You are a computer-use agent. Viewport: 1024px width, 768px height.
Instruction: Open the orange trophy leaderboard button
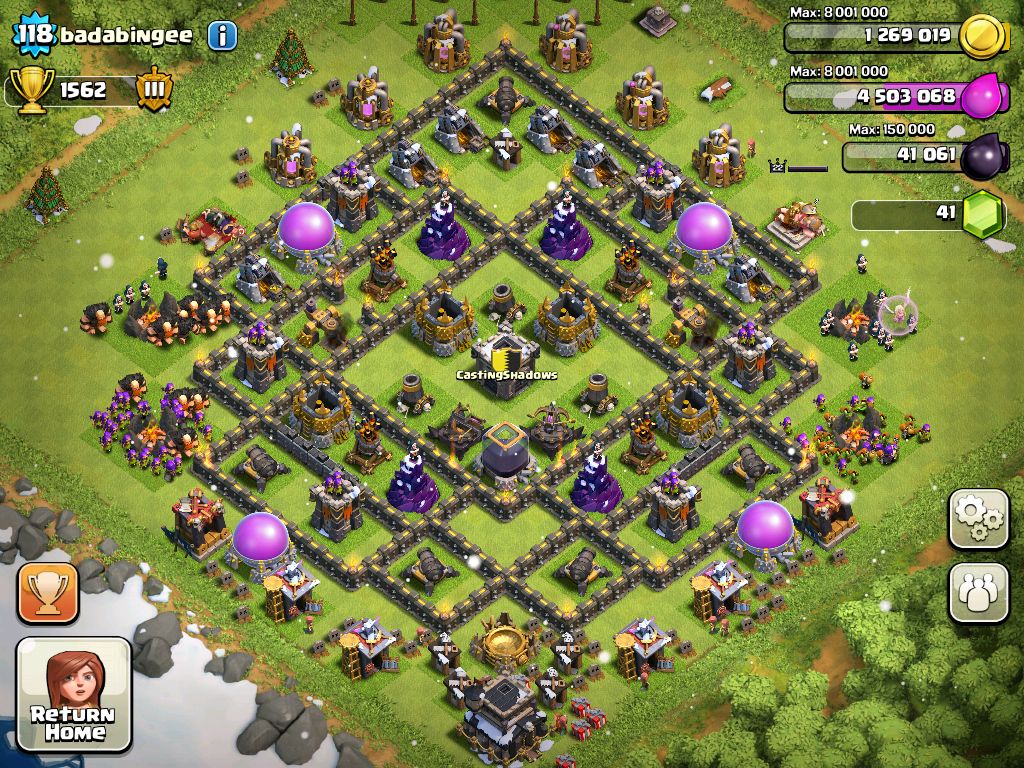(x=47, y=592)
